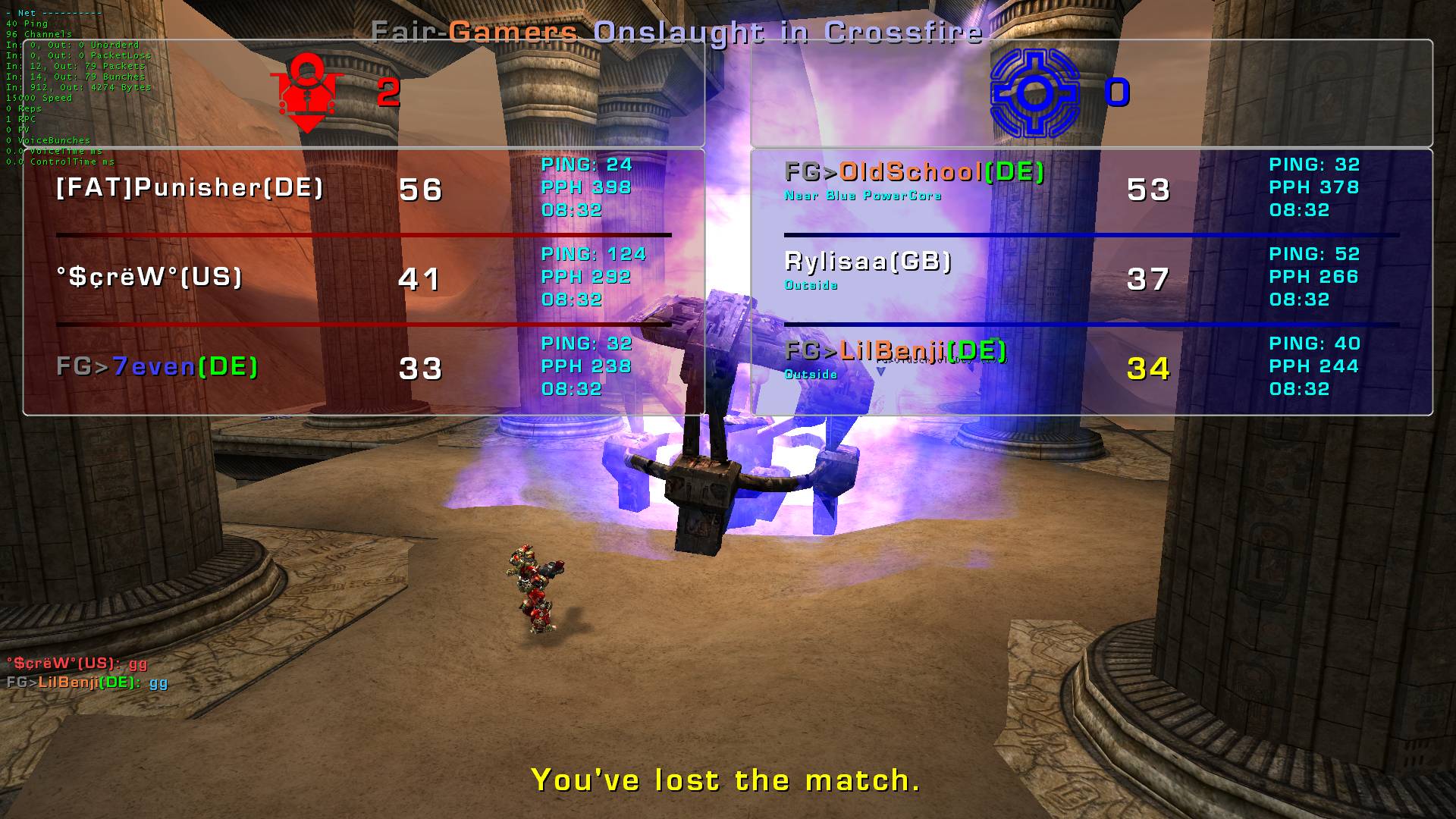Click the red team emblem
The height and width of the screenshot is (819, 1456).
pos(307,93)
